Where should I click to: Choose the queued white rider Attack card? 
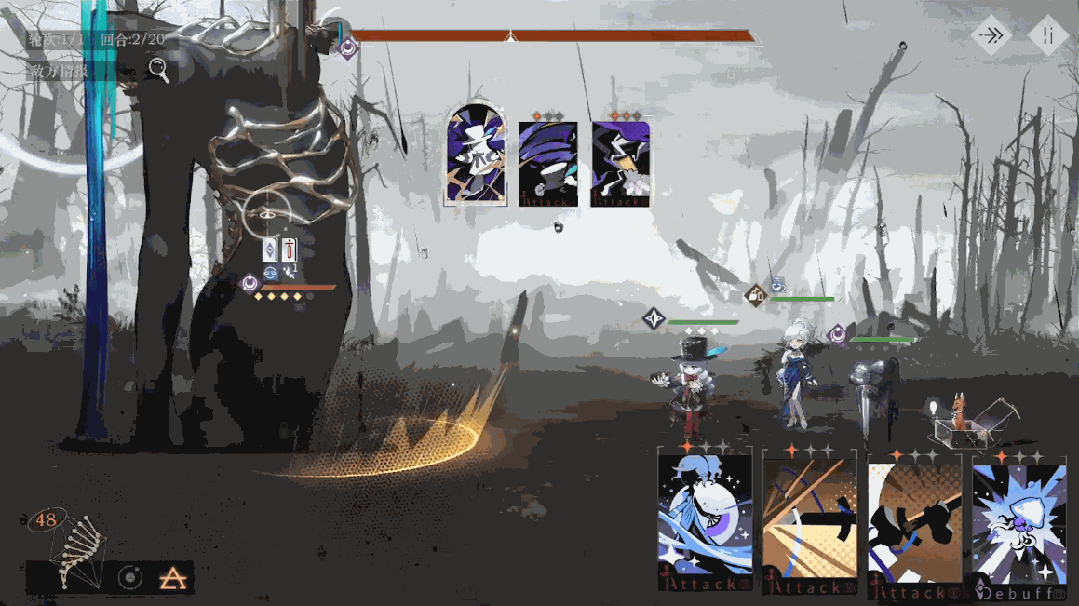pos(620,164)
